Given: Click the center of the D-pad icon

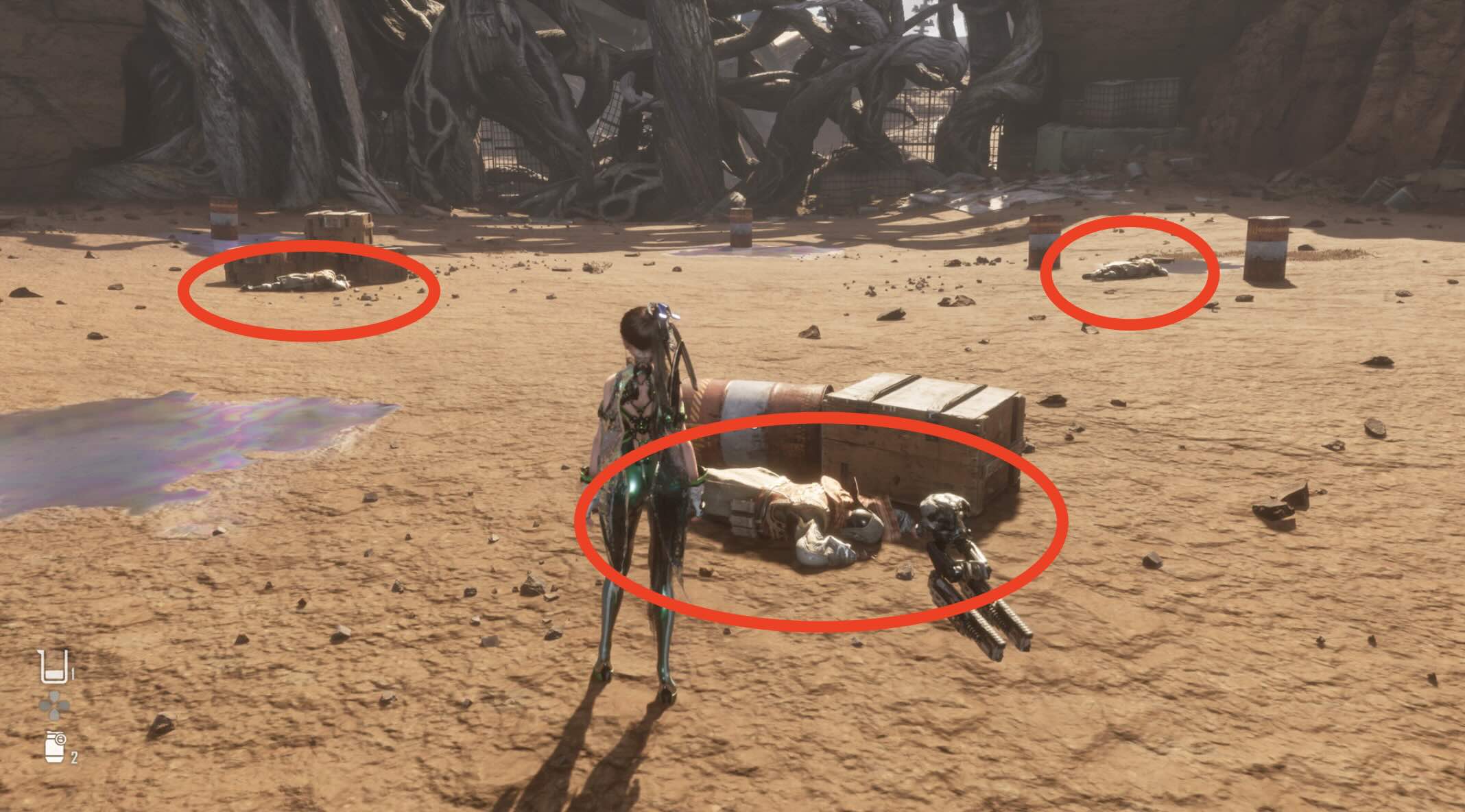Looking at the screenshot, I should [x=54, y=704].
